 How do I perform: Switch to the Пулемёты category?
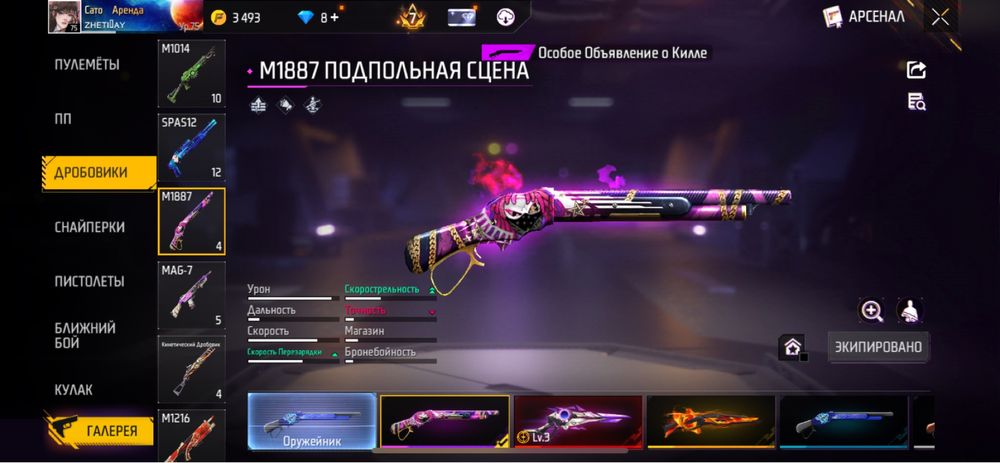click(86, 65)
